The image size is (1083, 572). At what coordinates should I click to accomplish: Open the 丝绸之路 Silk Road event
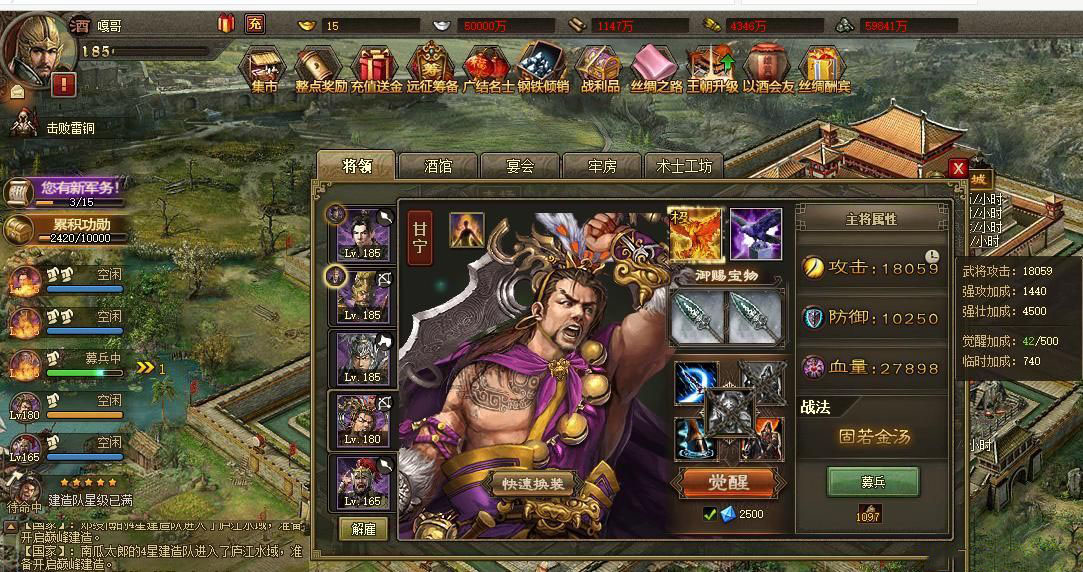click(x=656, y=68)
